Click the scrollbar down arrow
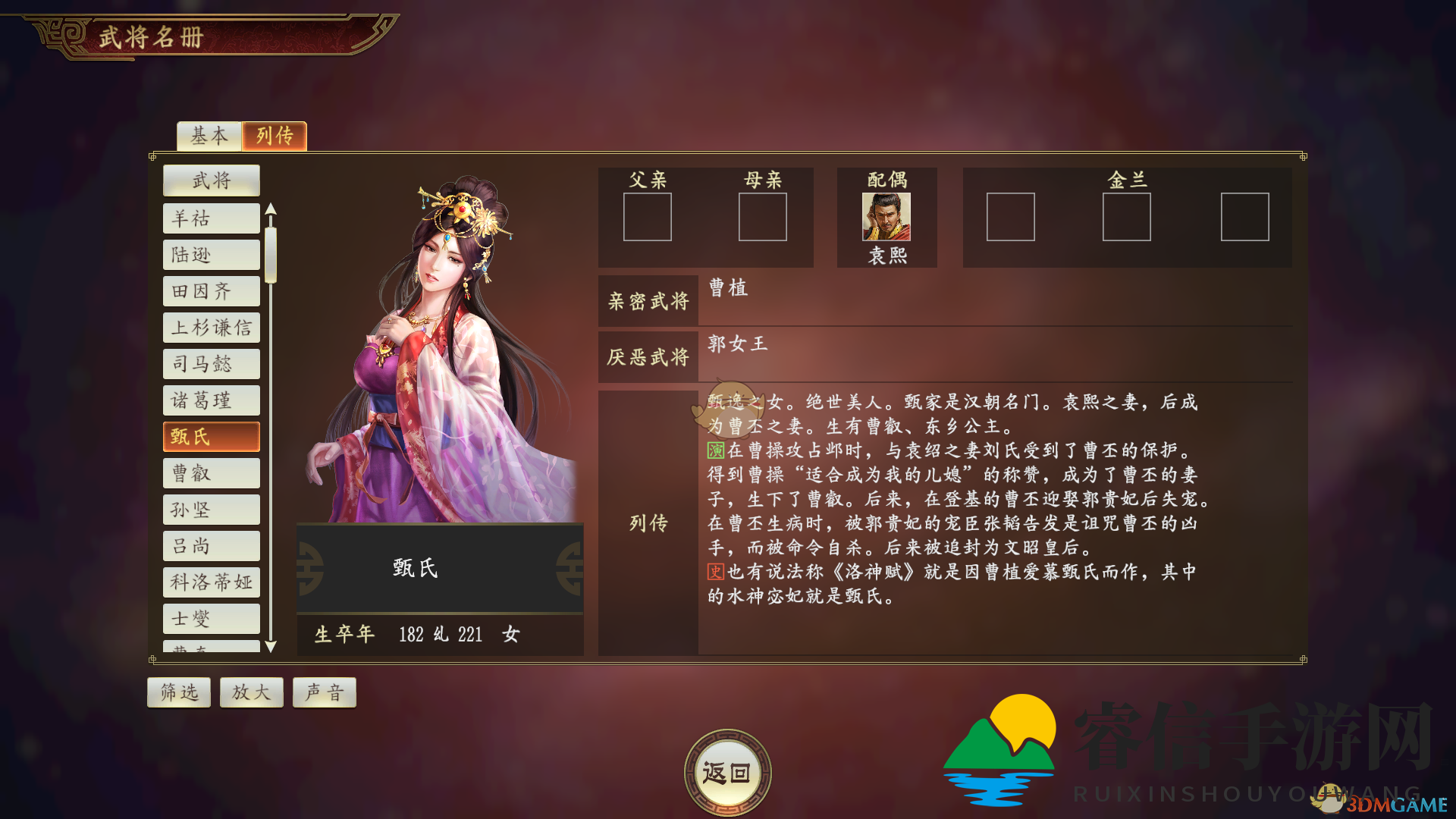Image resolution: width=1456 pixels, height=819 pixels. [x=270, y=648]
